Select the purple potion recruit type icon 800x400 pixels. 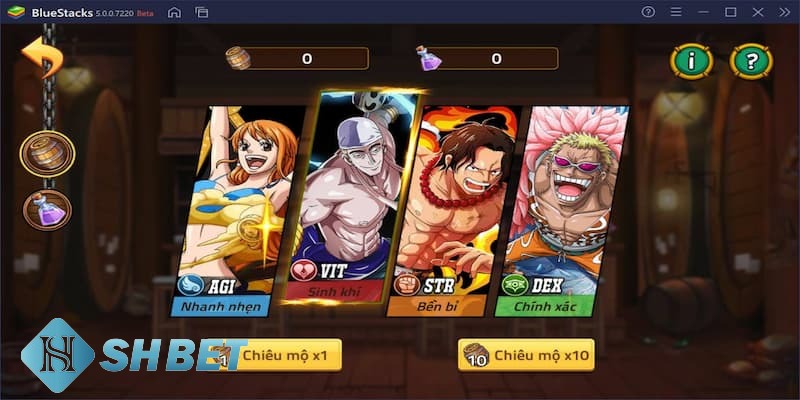point(47,209)
